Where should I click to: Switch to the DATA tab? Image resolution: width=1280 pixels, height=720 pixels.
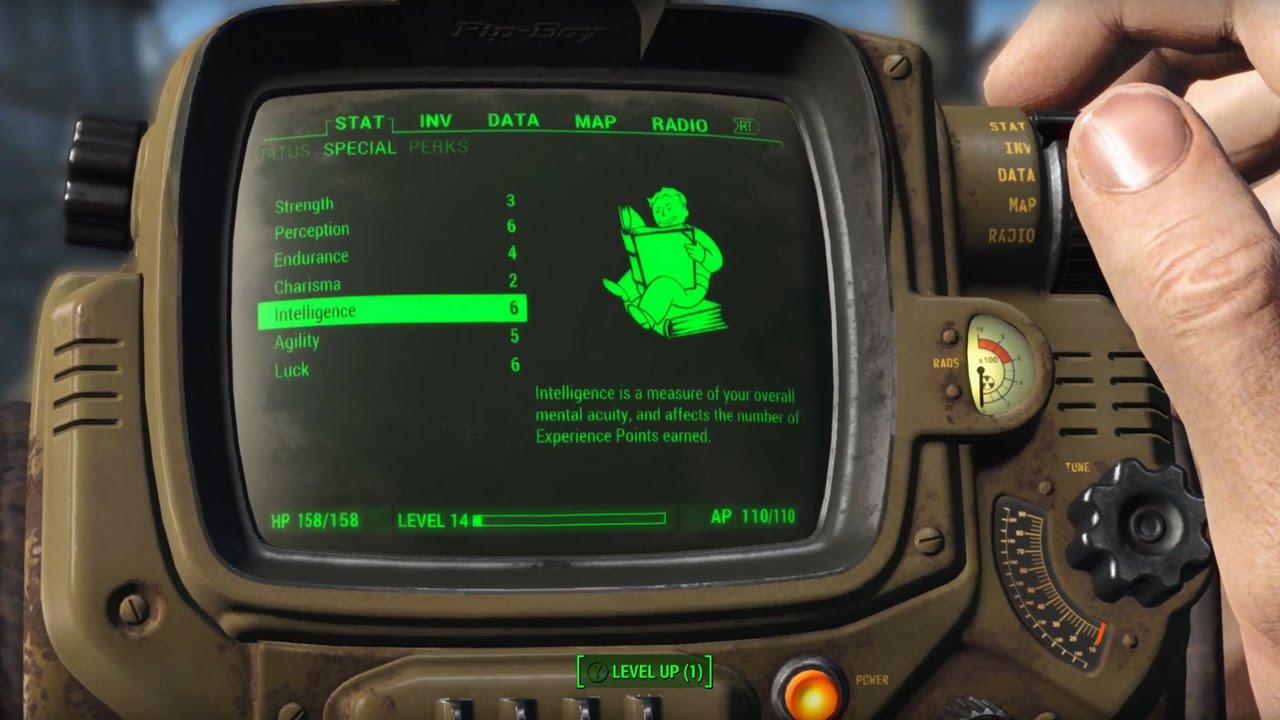coord(515,120)
